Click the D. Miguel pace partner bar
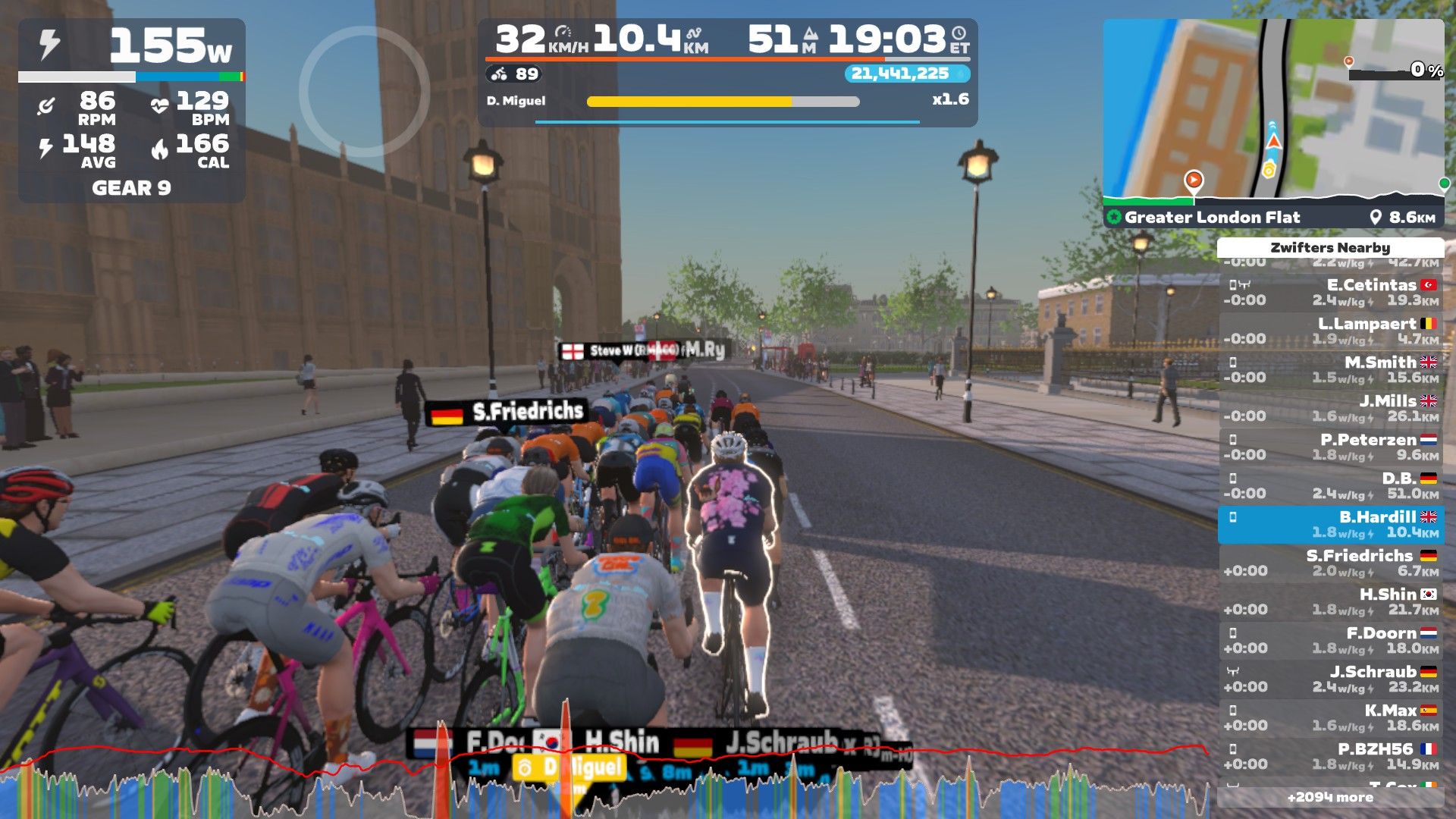The image size is (1456, 819). 722,101
